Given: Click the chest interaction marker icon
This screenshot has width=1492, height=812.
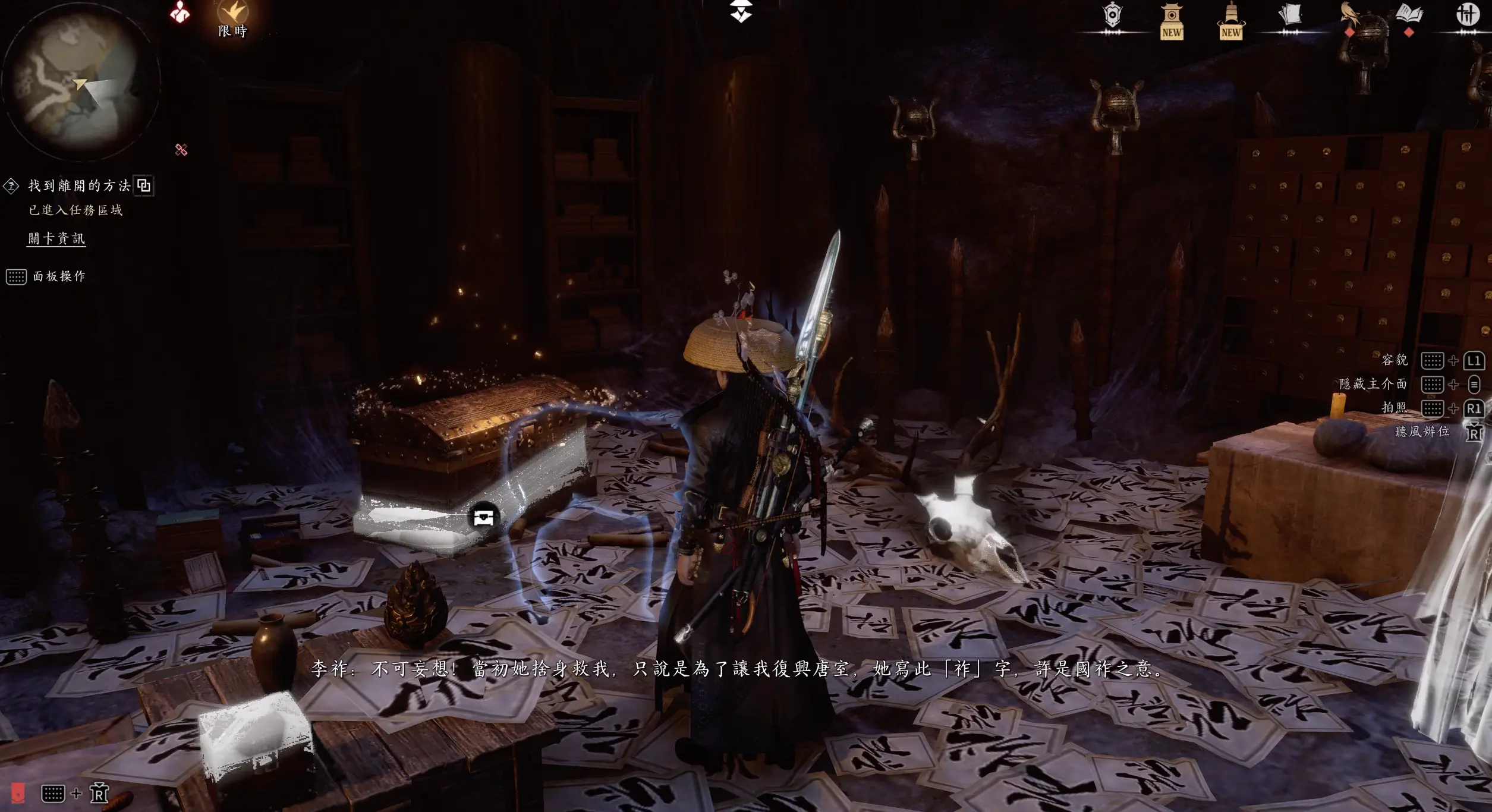Looking at the screenshot, I should click(x=483, y=517).
